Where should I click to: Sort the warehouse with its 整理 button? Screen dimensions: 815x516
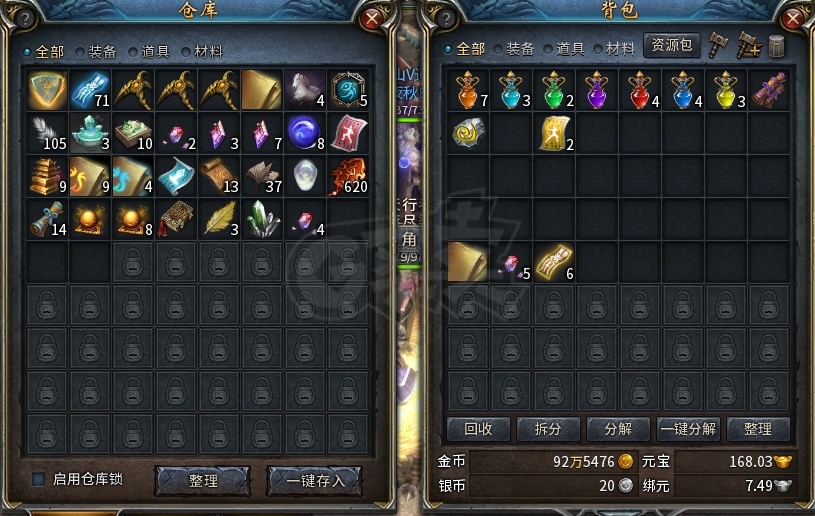(202, 481)
